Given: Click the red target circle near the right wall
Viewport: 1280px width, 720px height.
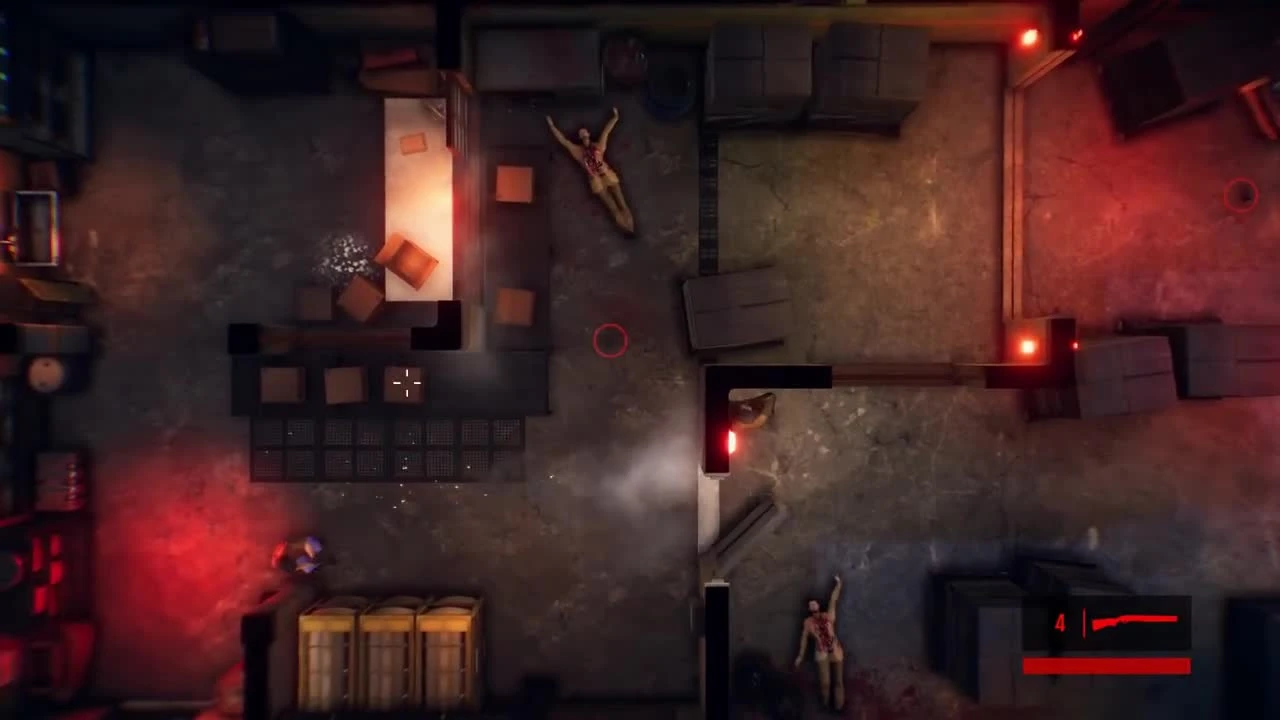Looking at the screenshot, I should tap(1240, 196).
